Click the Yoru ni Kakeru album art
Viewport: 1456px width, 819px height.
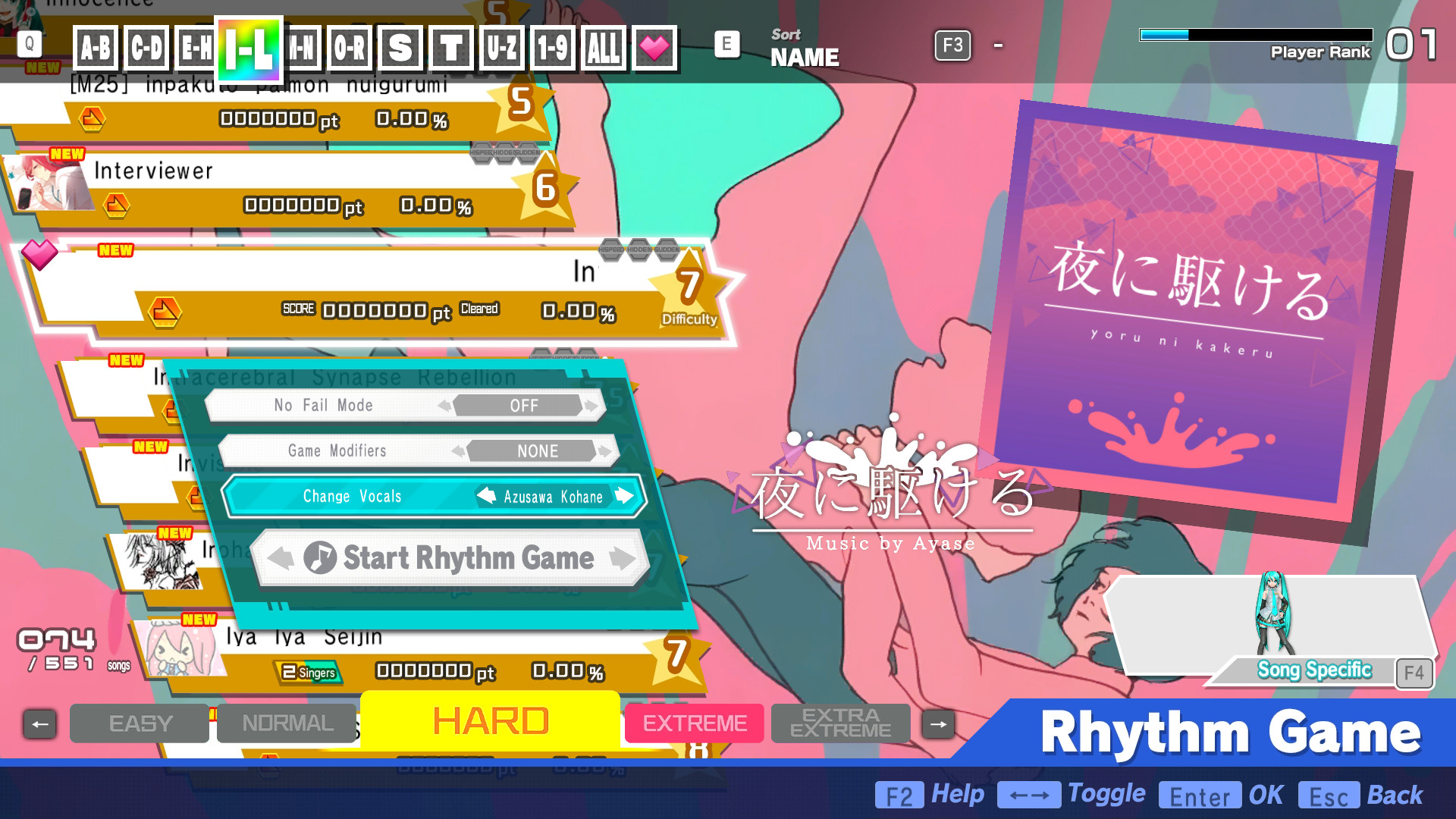[x=1207, y=303]
